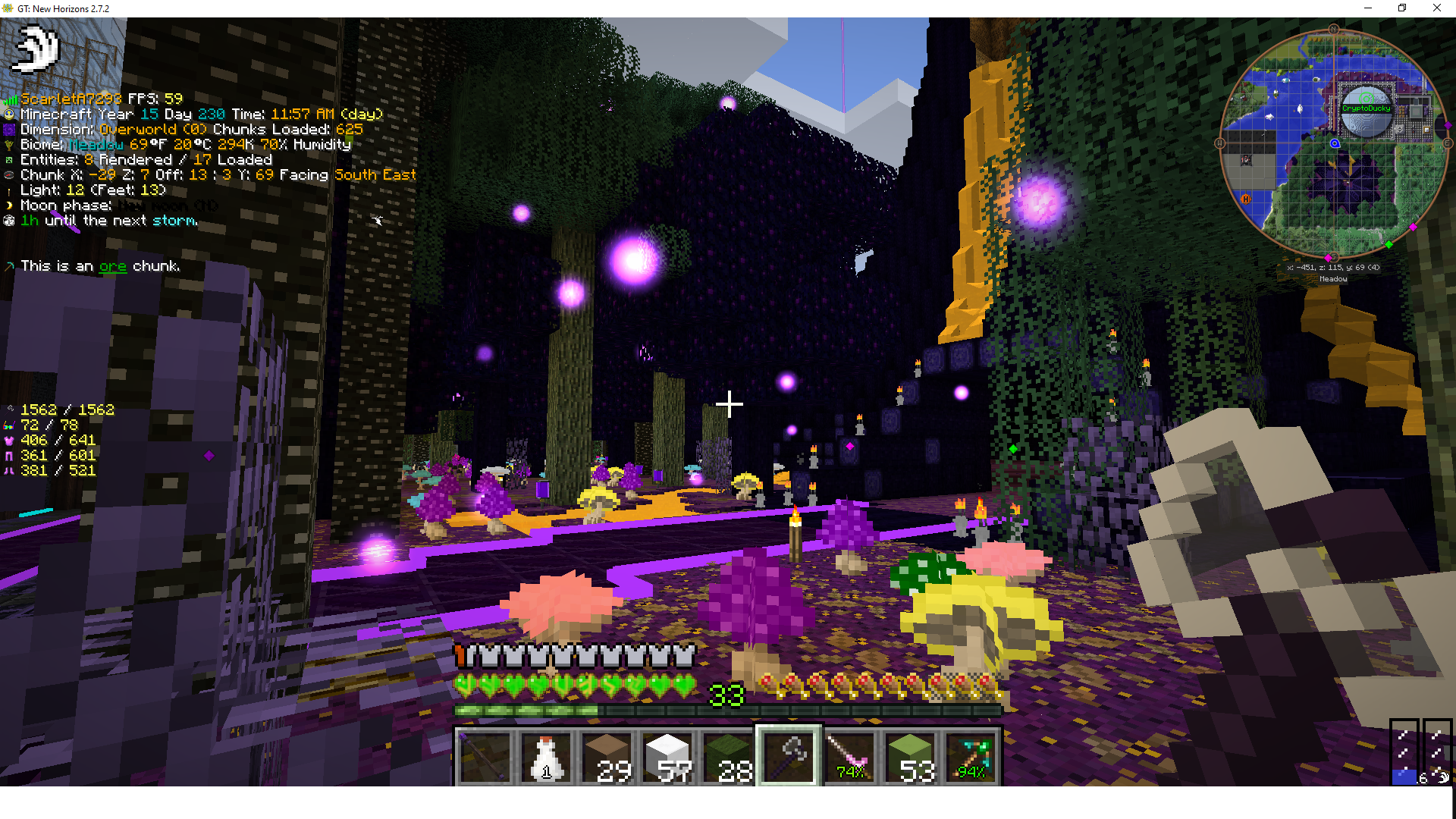1456x819 pixels.
Task: Click the orange H waypoint on minimap
Action: tap(1245, 199)
